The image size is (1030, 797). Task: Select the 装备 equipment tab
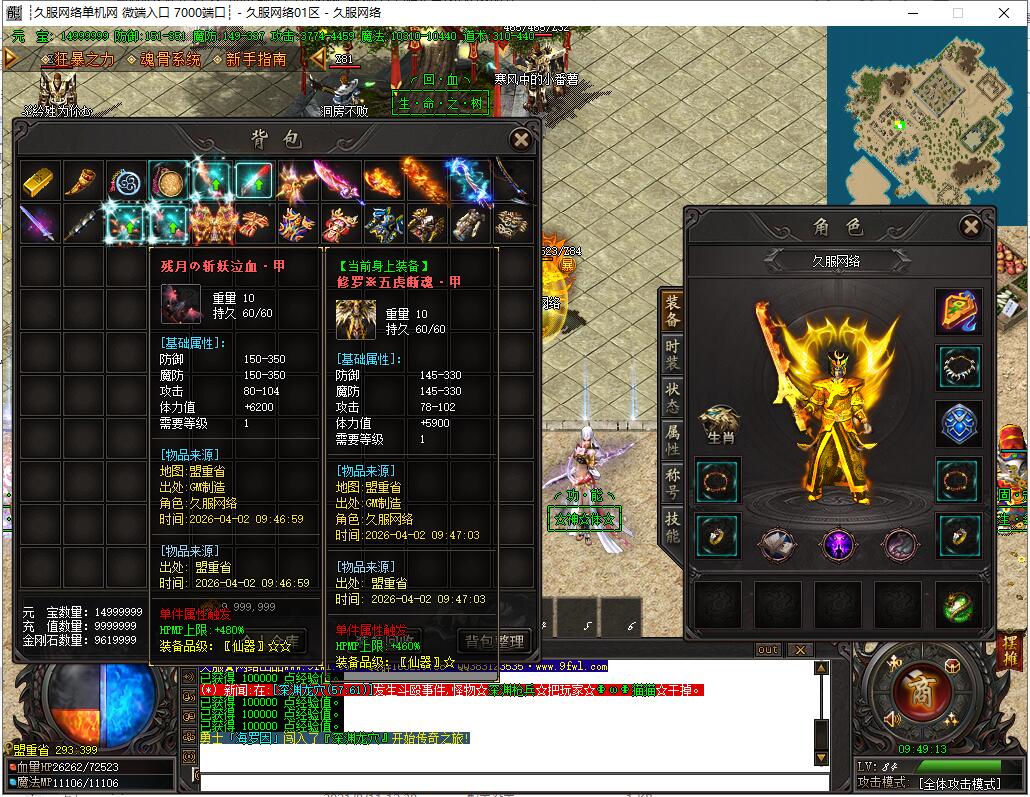673,310
